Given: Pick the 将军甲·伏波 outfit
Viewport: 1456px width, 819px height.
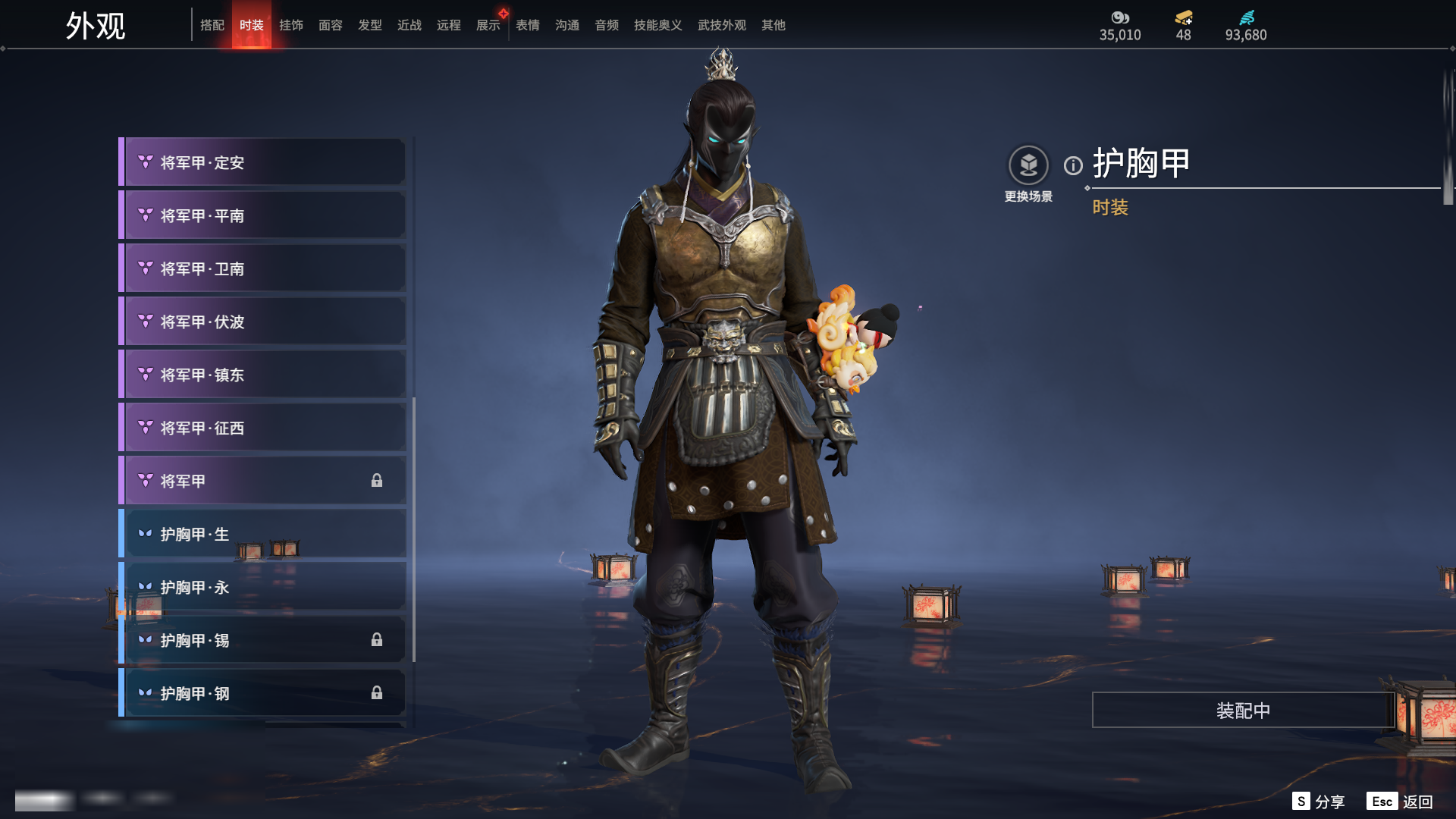Looking at the screenshot, I should [x=262, y=322].
